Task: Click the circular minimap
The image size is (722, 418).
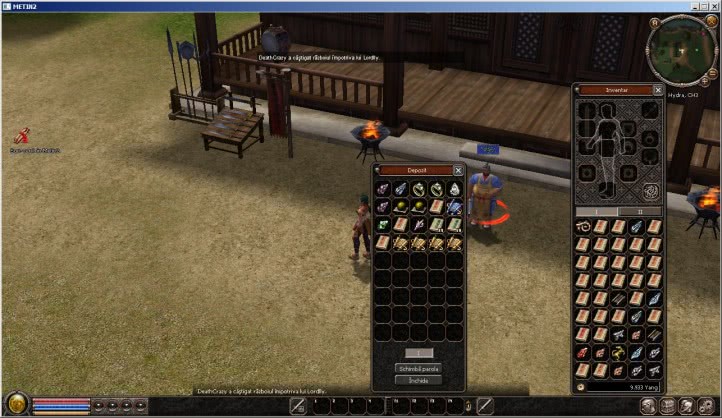Action: [x=680, y=40]
